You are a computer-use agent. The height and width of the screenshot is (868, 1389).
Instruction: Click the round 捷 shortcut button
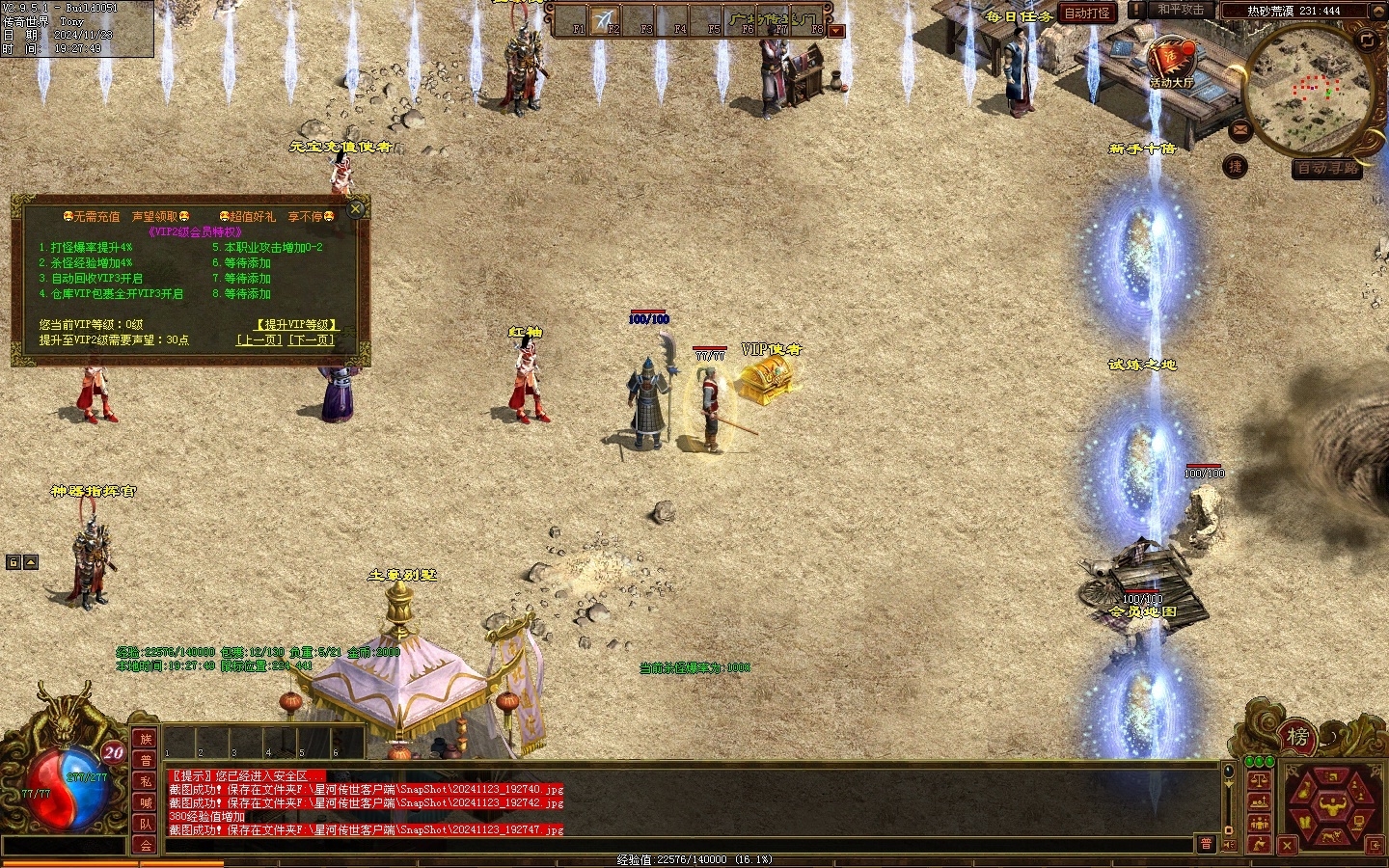(x=1236, y=167)
